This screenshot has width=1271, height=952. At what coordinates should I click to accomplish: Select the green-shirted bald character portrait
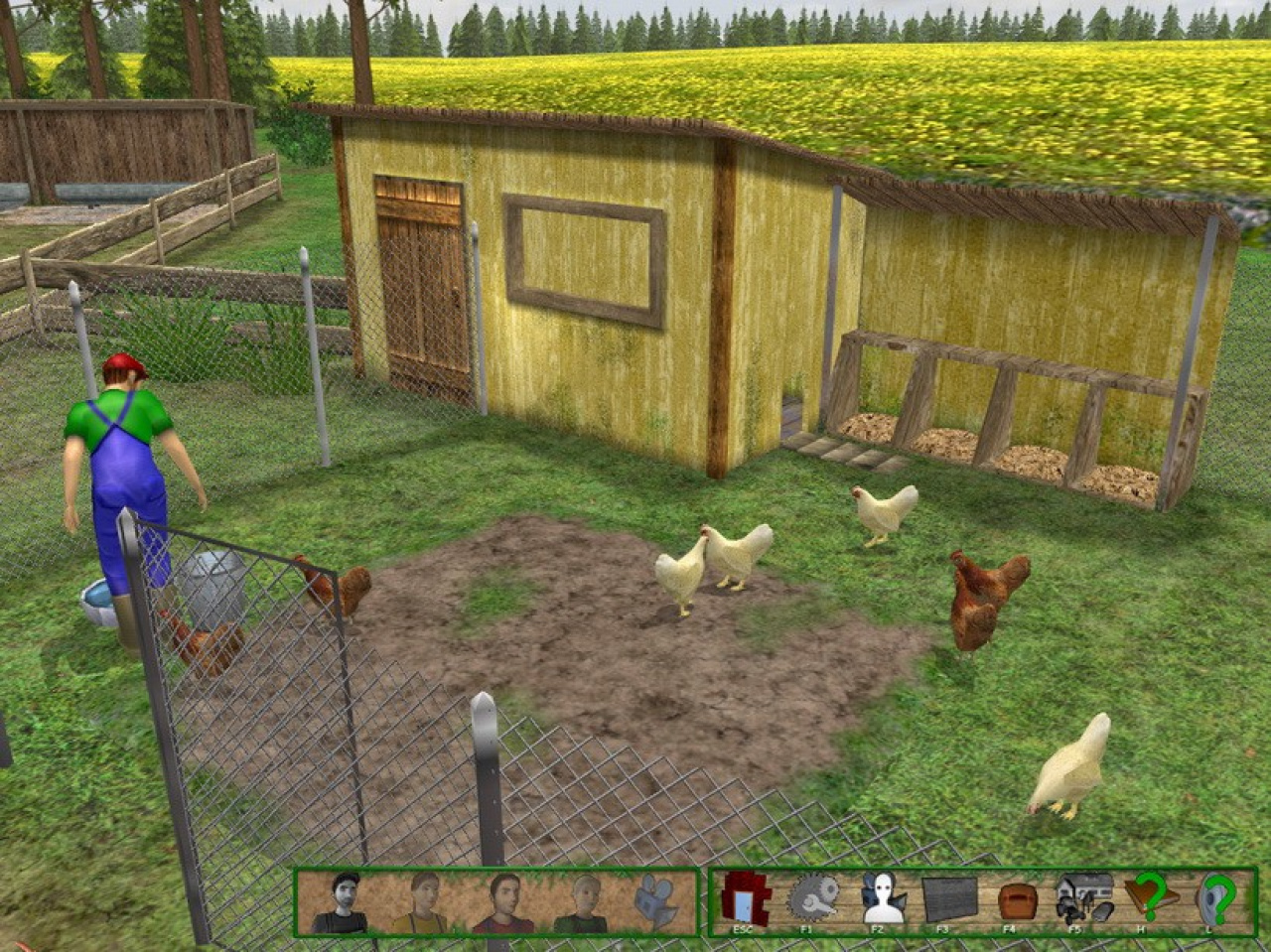click(x=582, y=901)
